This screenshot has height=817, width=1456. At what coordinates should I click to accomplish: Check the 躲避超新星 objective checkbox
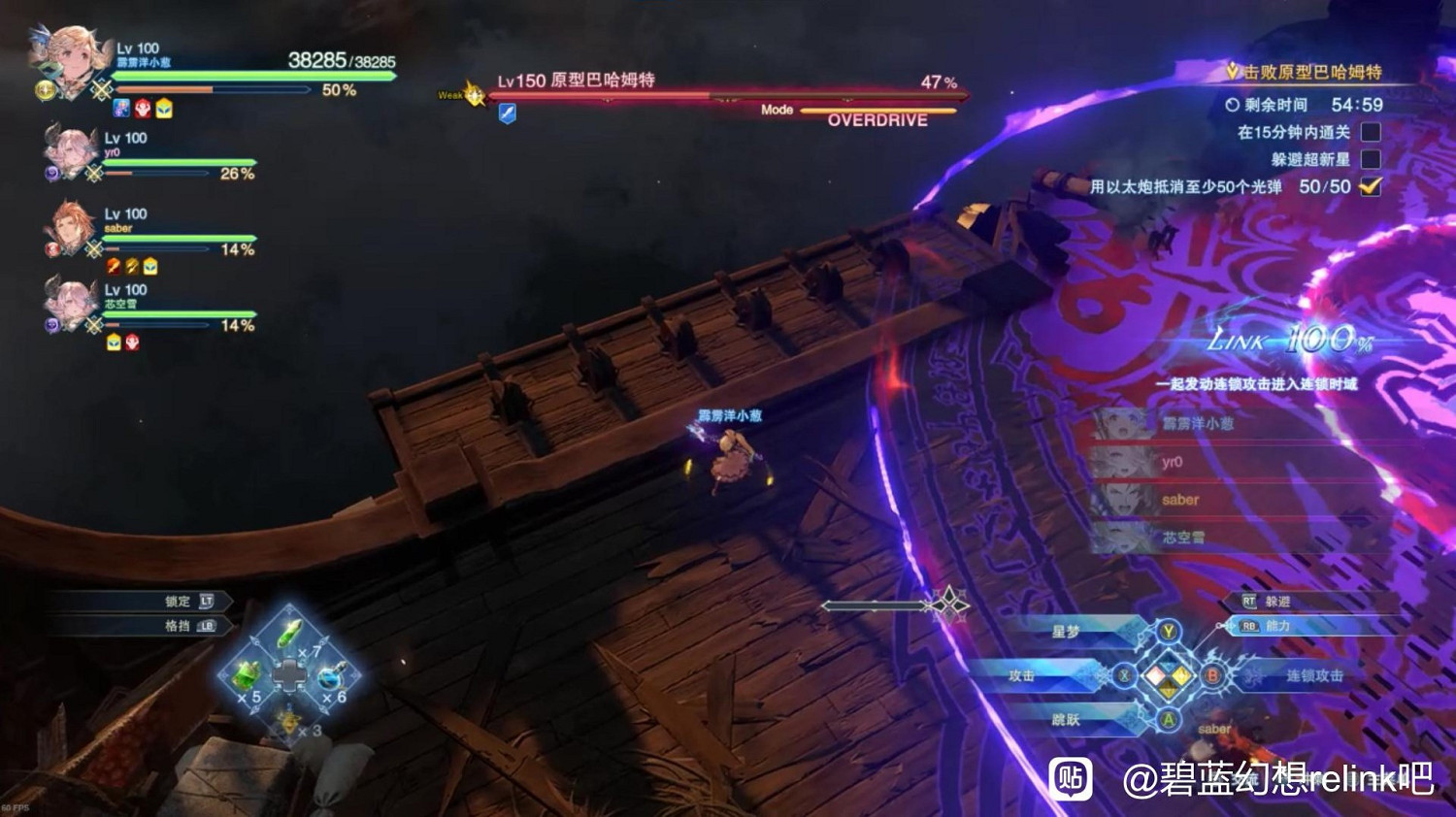[x=1371, y=159]
